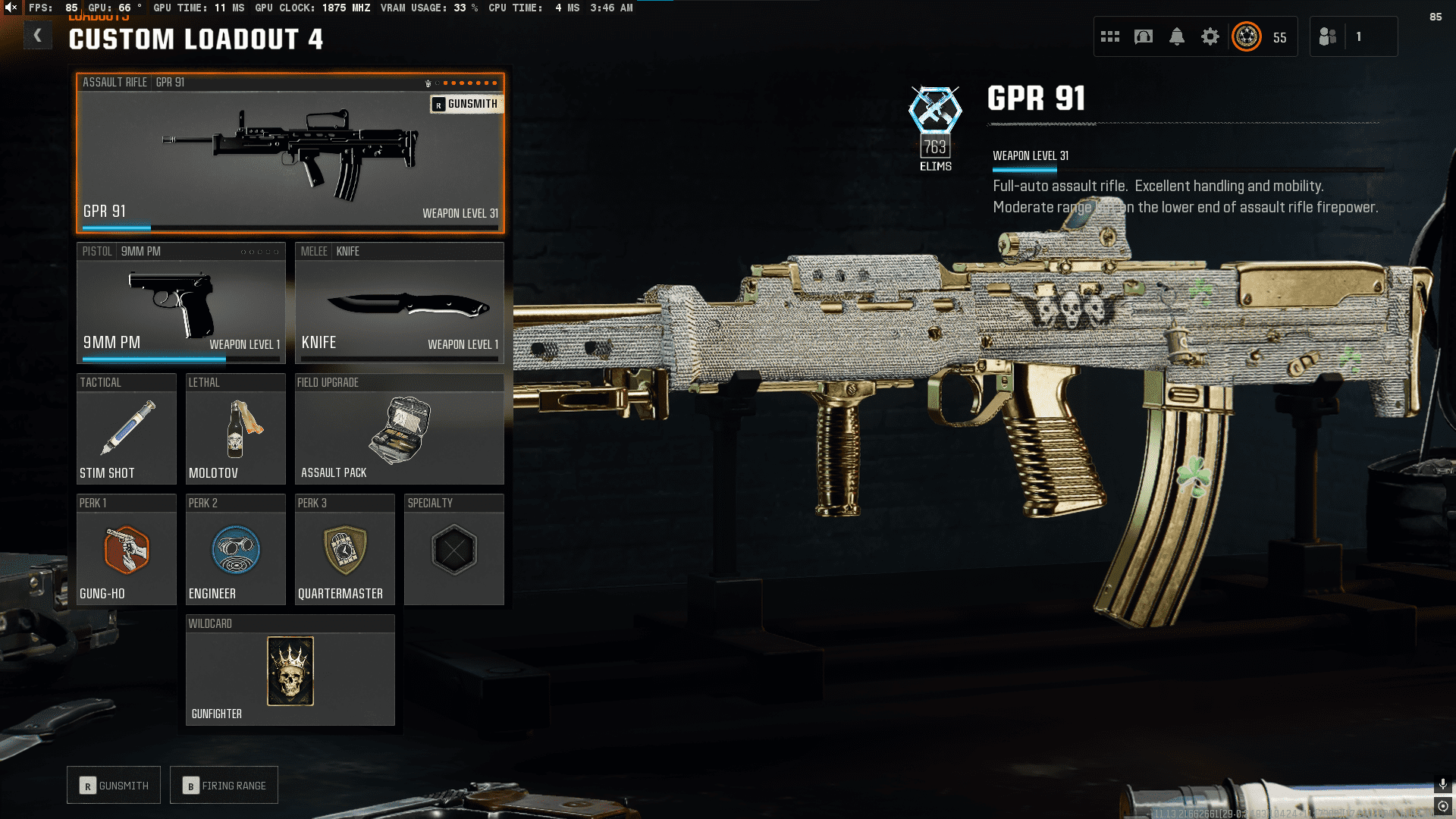Open the player rank emblem profile
The image size is (1456, 819).
pyautogui.click(x=1247, y=36)
